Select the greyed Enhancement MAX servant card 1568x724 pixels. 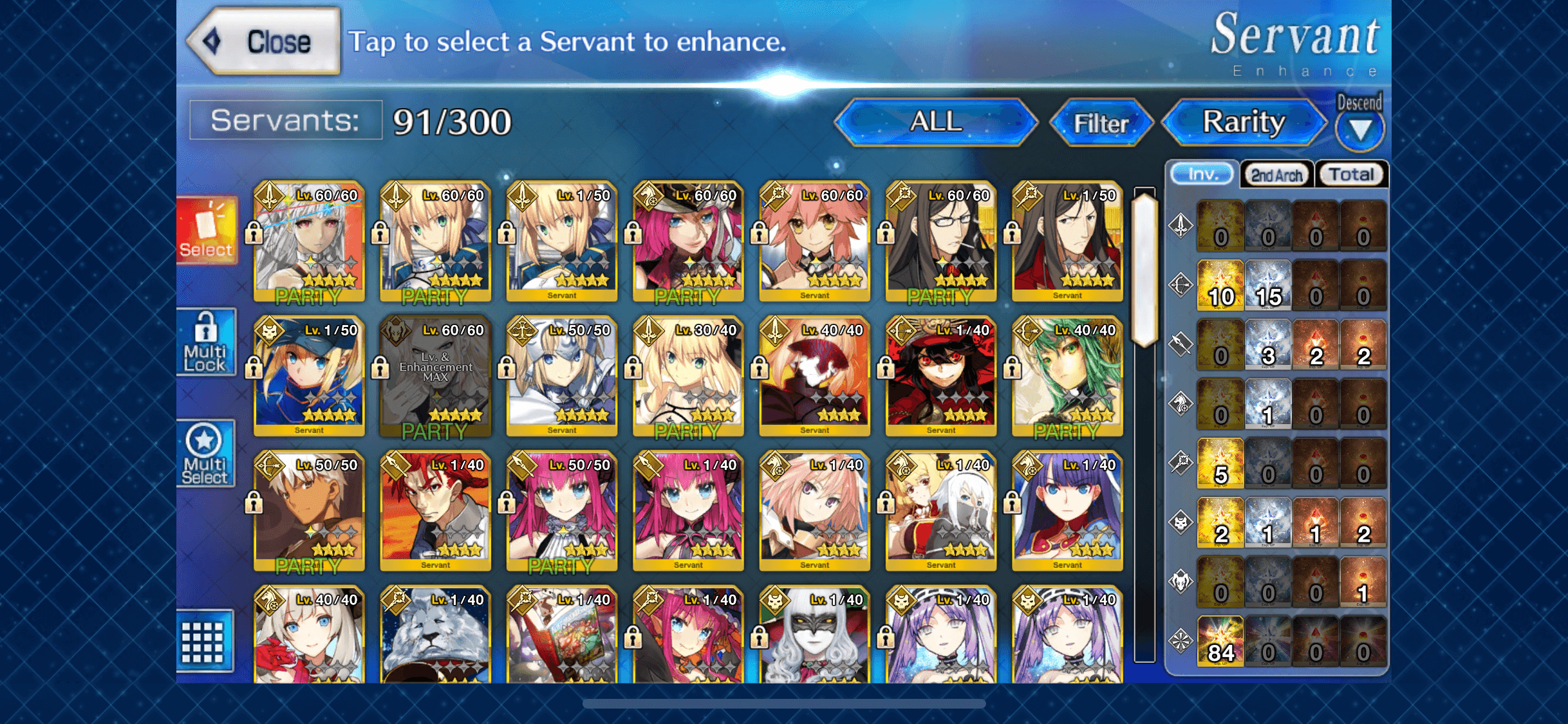tap(435, 376)
